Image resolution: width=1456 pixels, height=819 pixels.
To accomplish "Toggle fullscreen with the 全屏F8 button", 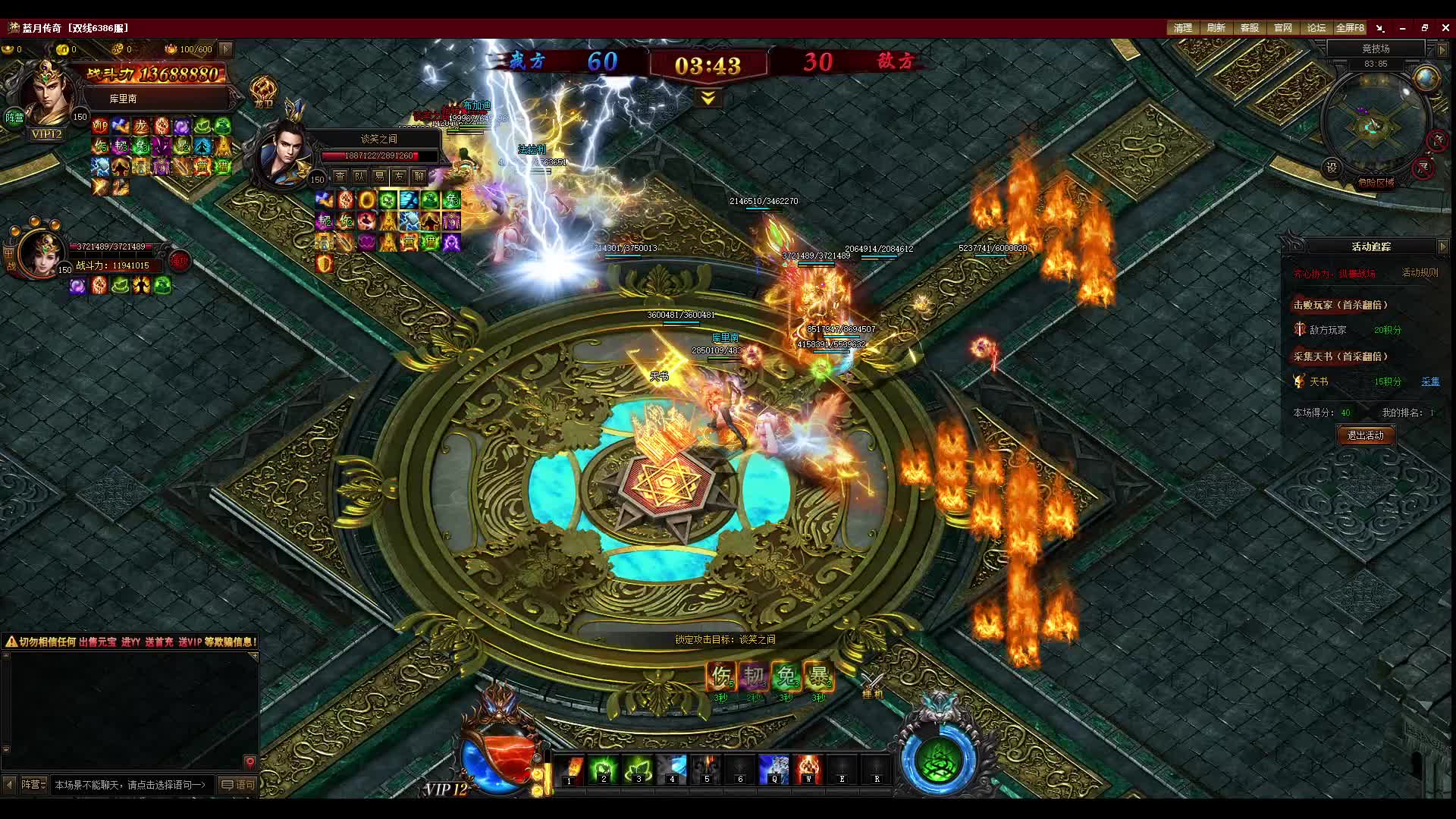I will pyautogui.click(x=1350, y=28).
